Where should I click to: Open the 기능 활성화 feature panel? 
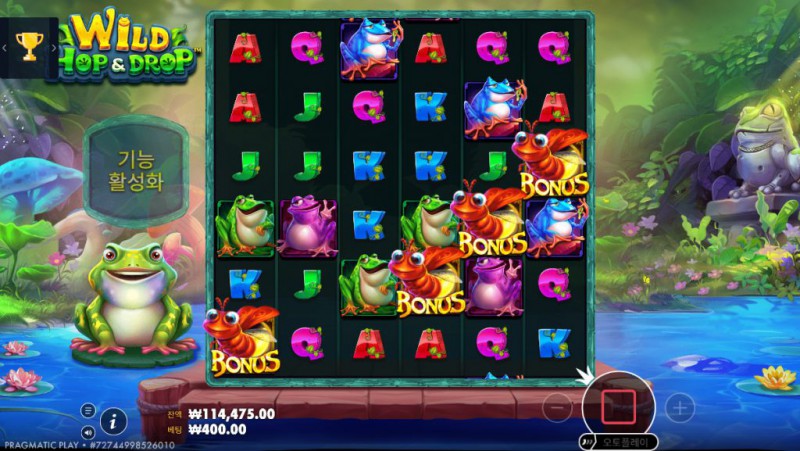pyautogui.click(x=135, y=171)
